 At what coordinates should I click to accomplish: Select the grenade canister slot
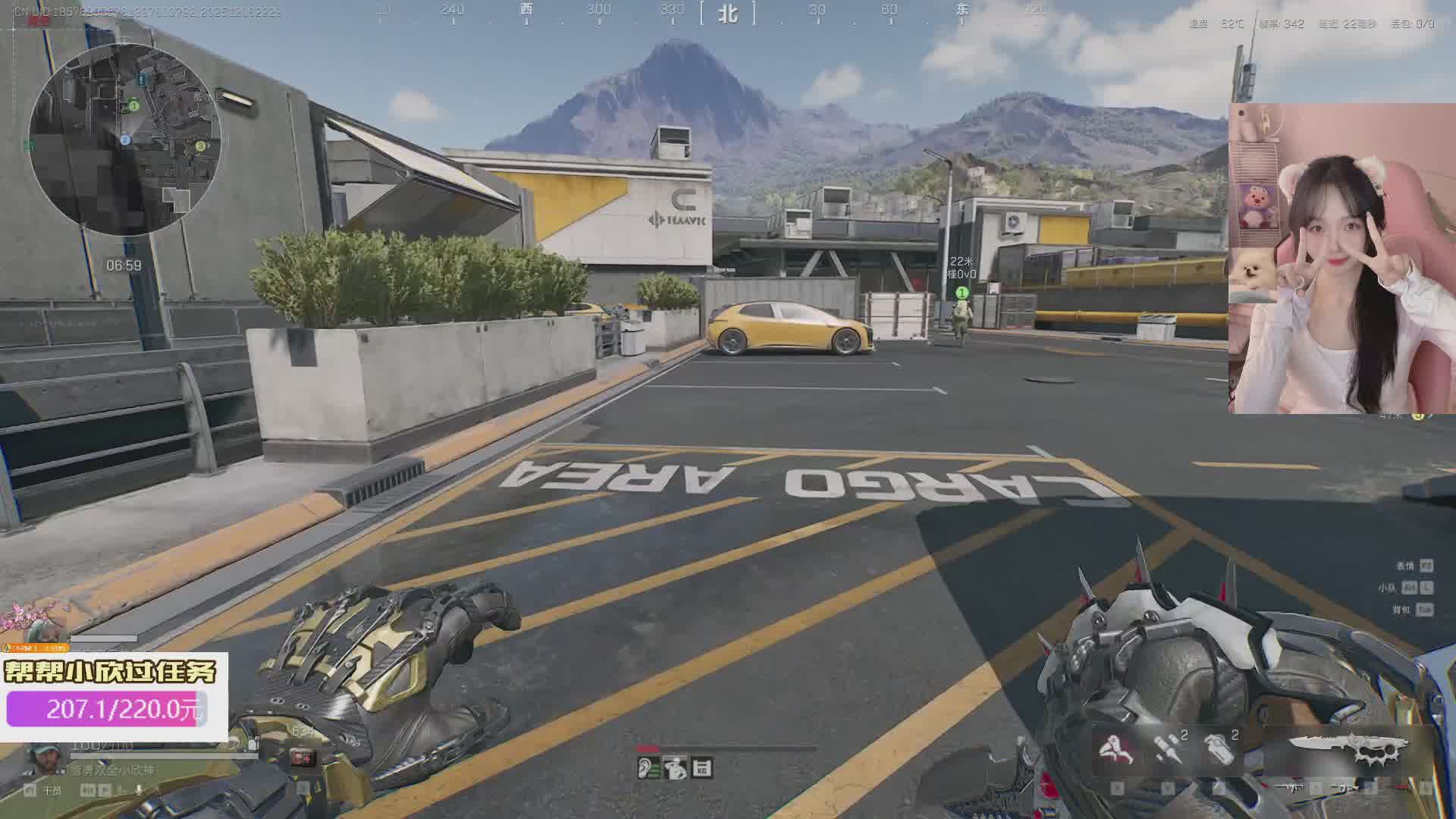1219,748
